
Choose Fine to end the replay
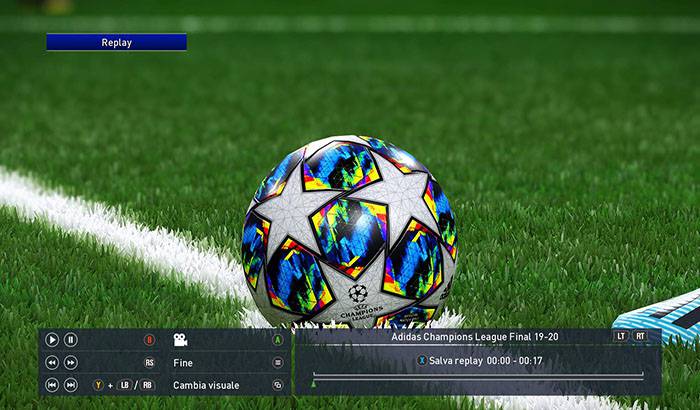coord(183,363)
